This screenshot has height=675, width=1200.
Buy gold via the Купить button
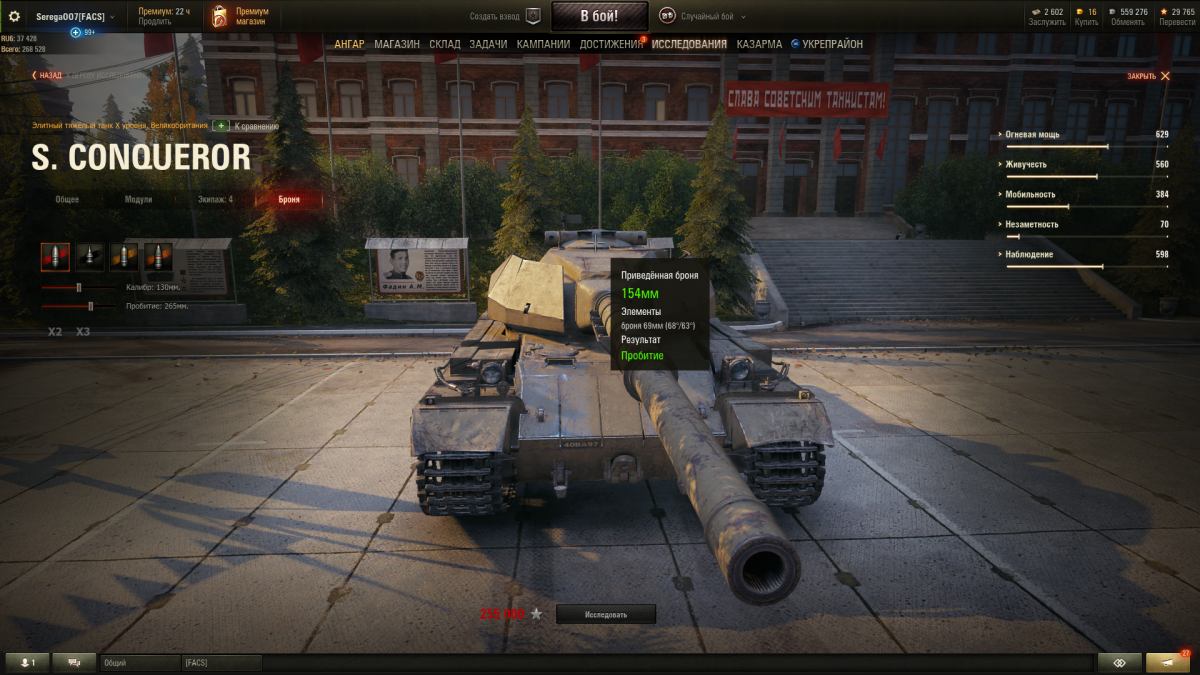(1086, 16)
